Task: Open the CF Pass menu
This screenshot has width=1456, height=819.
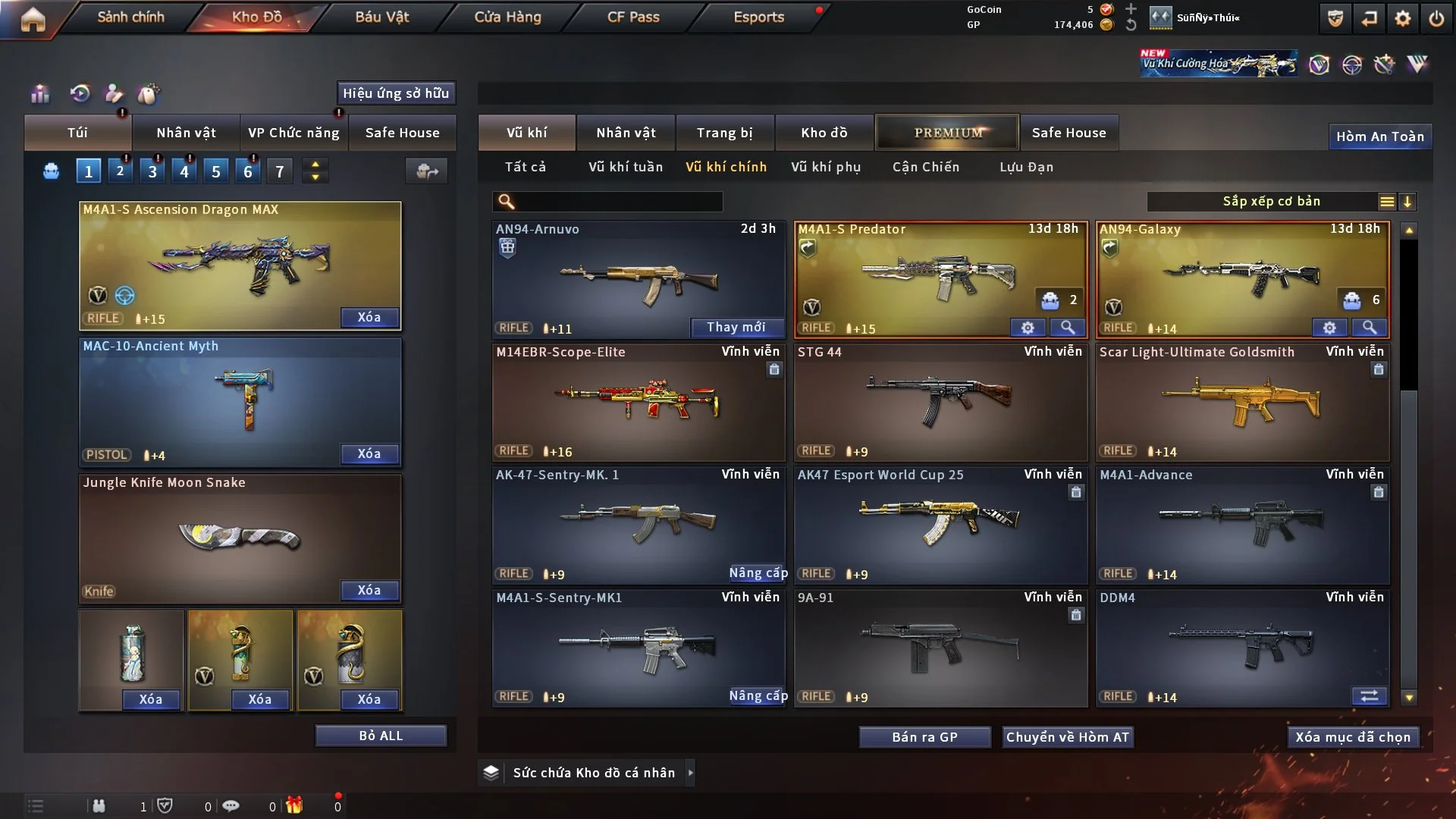Action: [x=633, y=17]
